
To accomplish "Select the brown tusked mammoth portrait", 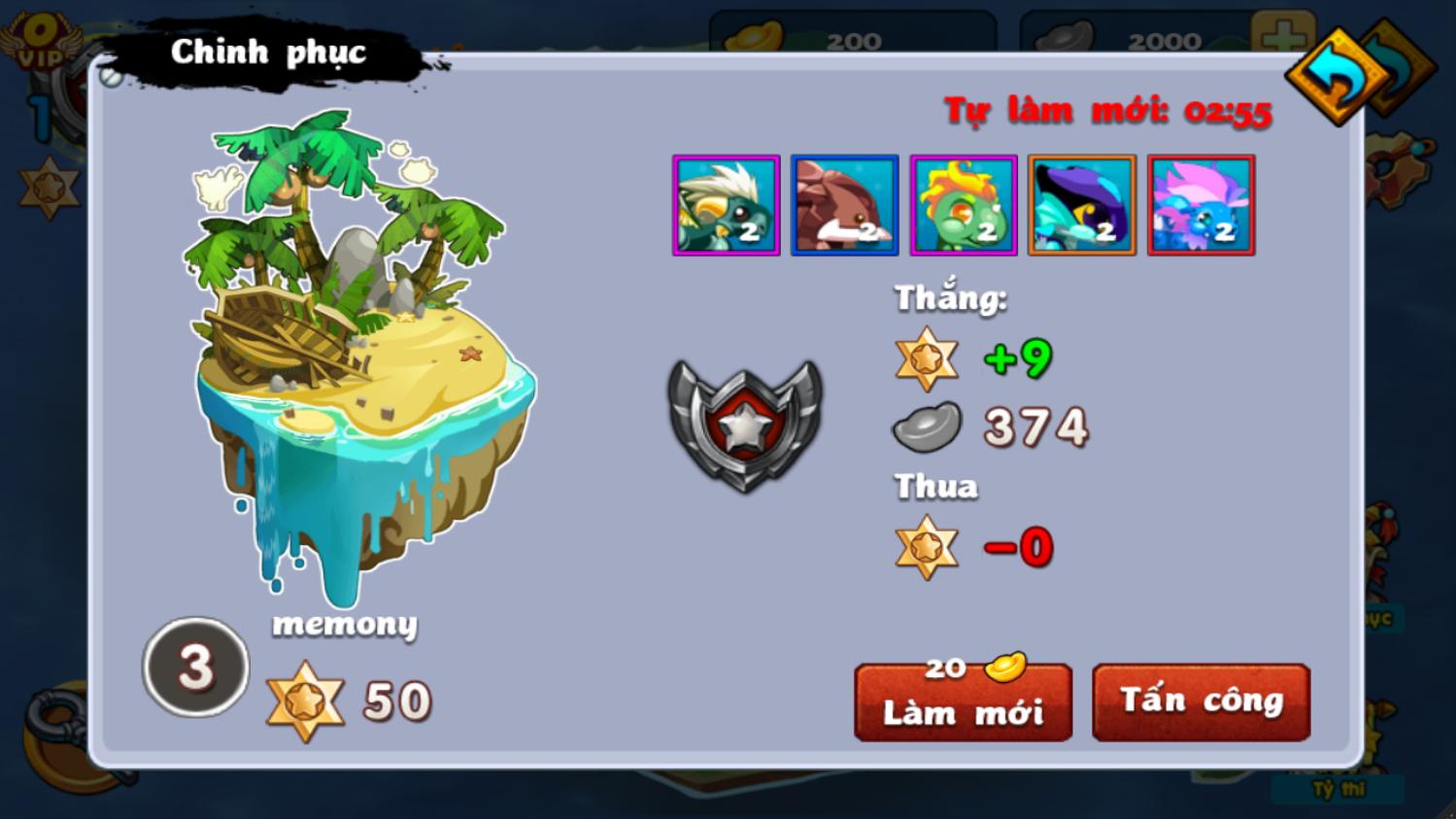I will [844, 206].
